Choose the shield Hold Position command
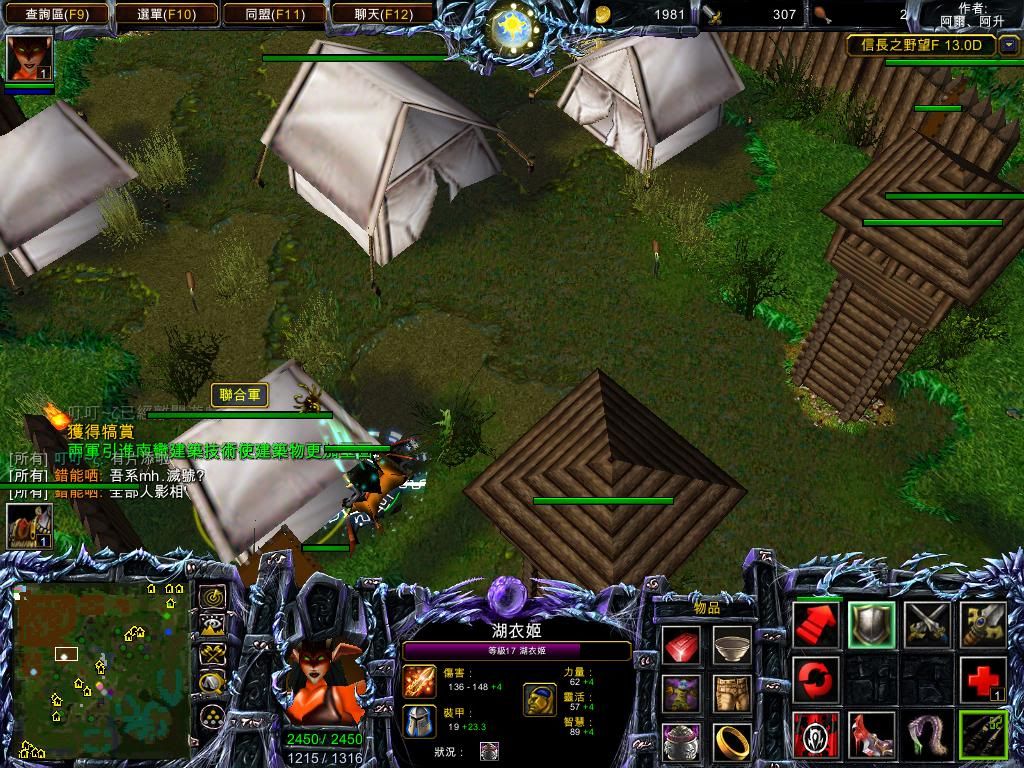 click(x=871, y=625)
